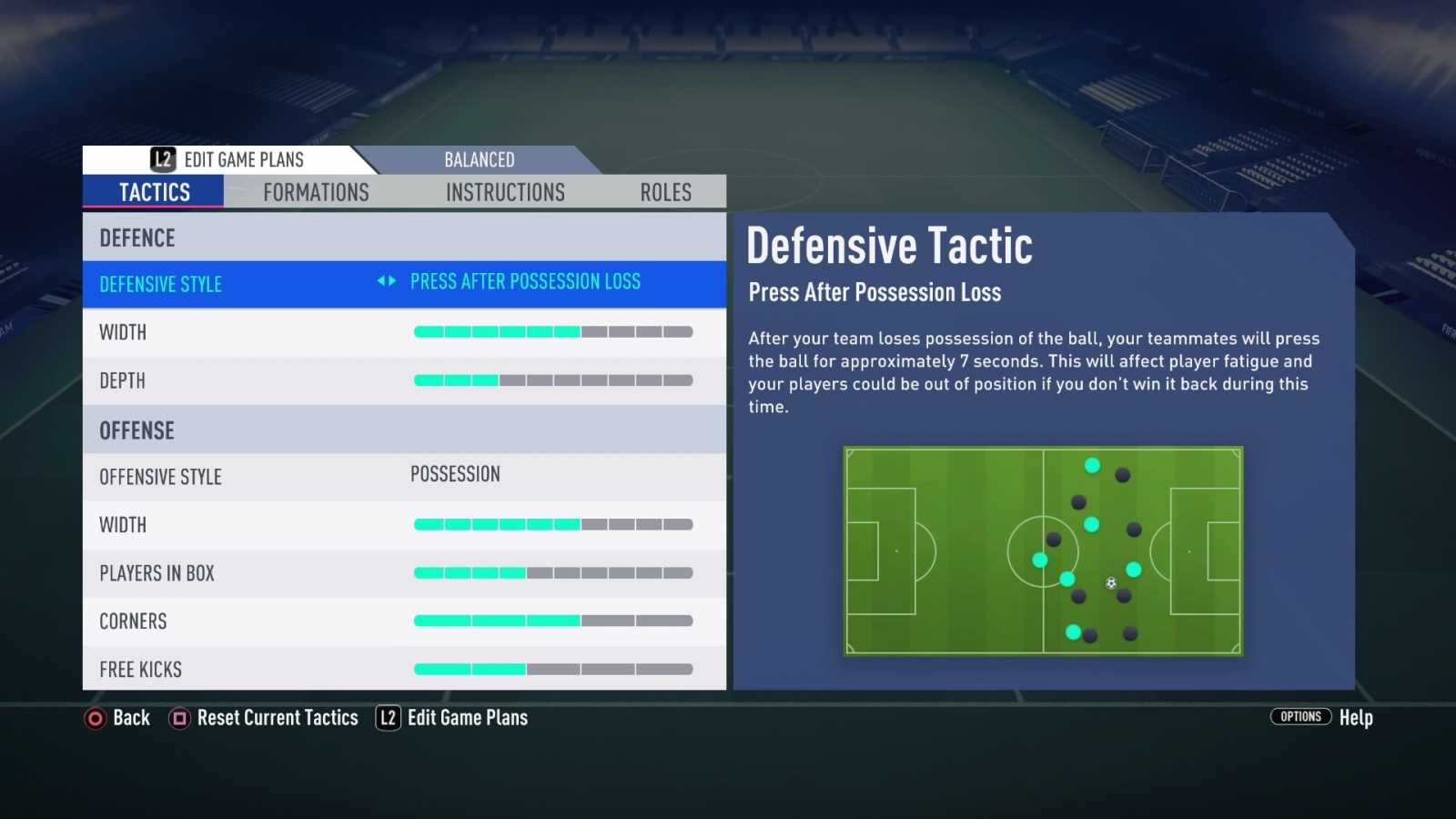Image resolution: width=1456 pixels, height=819 pixels.
Task: Click Reset Current Tactics
Action: [278, 718]
